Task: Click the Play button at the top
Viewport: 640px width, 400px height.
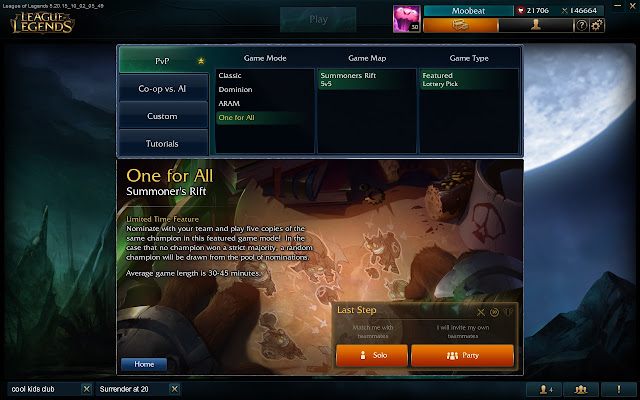Action: point(318,20)
